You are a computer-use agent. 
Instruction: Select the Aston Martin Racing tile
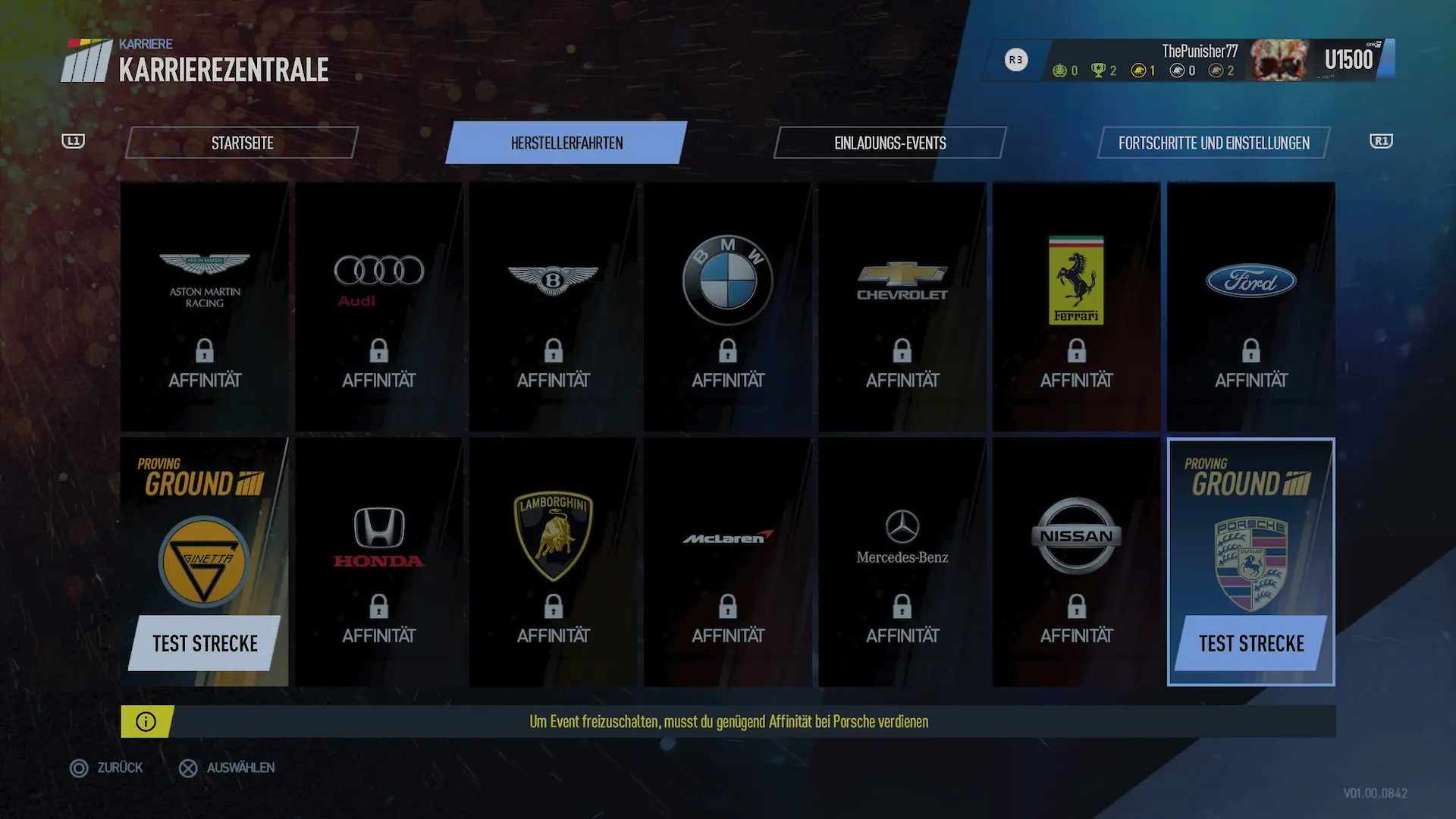[x=205, y=307]
